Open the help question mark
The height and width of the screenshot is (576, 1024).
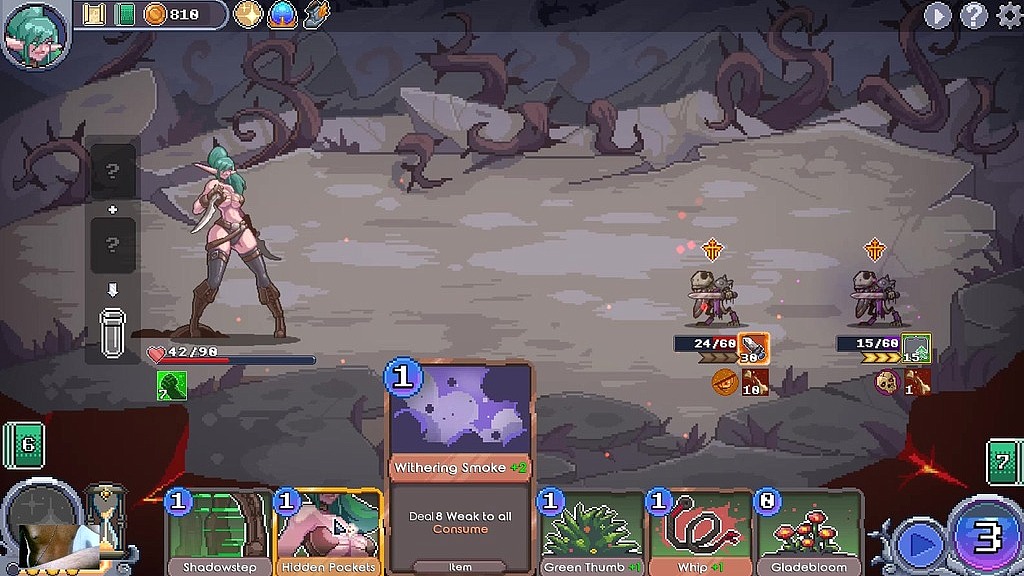[x=973, y=15]
